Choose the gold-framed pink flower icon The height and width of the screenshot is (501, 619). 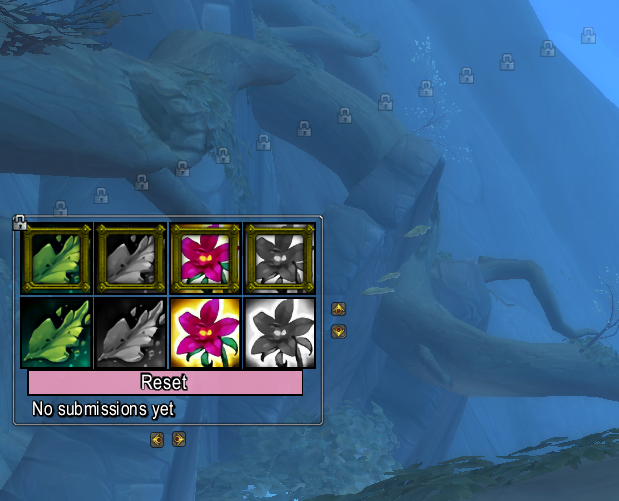pyautogui.click(x=205, y=258)
